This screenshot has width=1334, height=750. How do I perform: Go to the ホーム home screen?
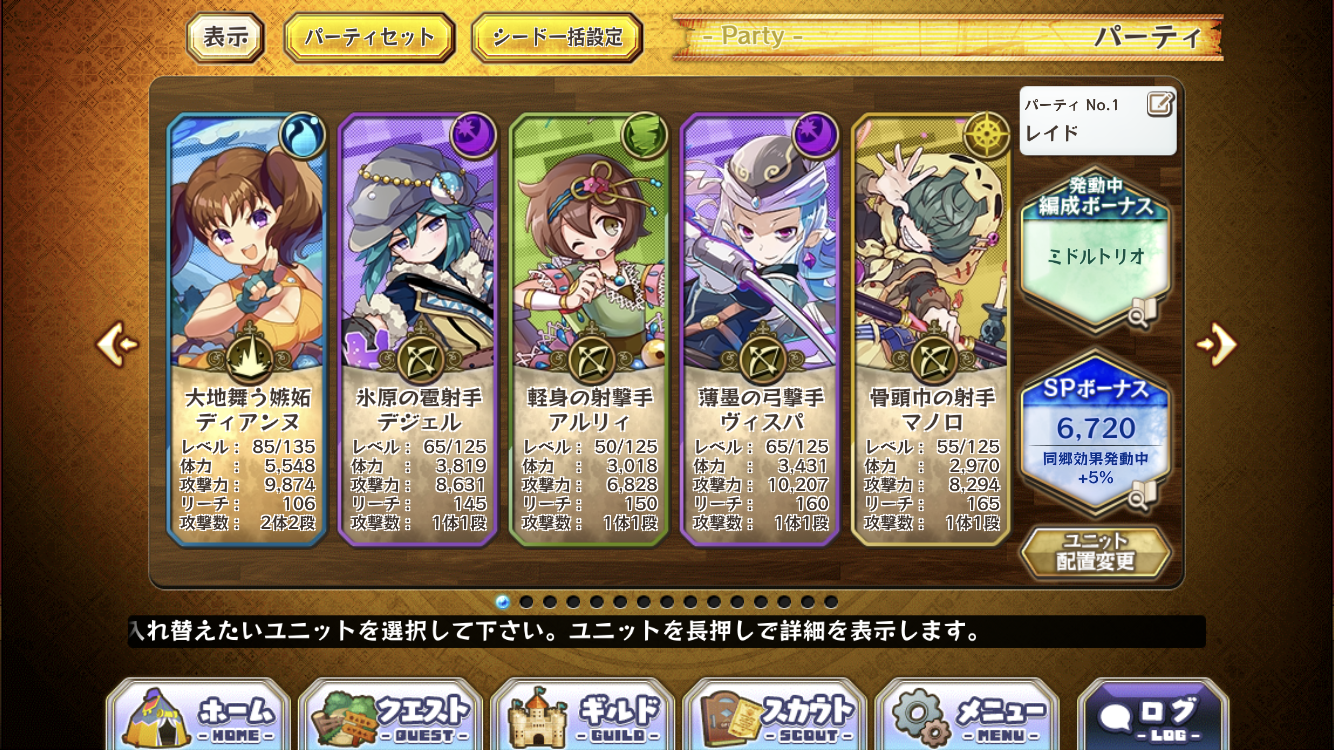coord(198,716)
